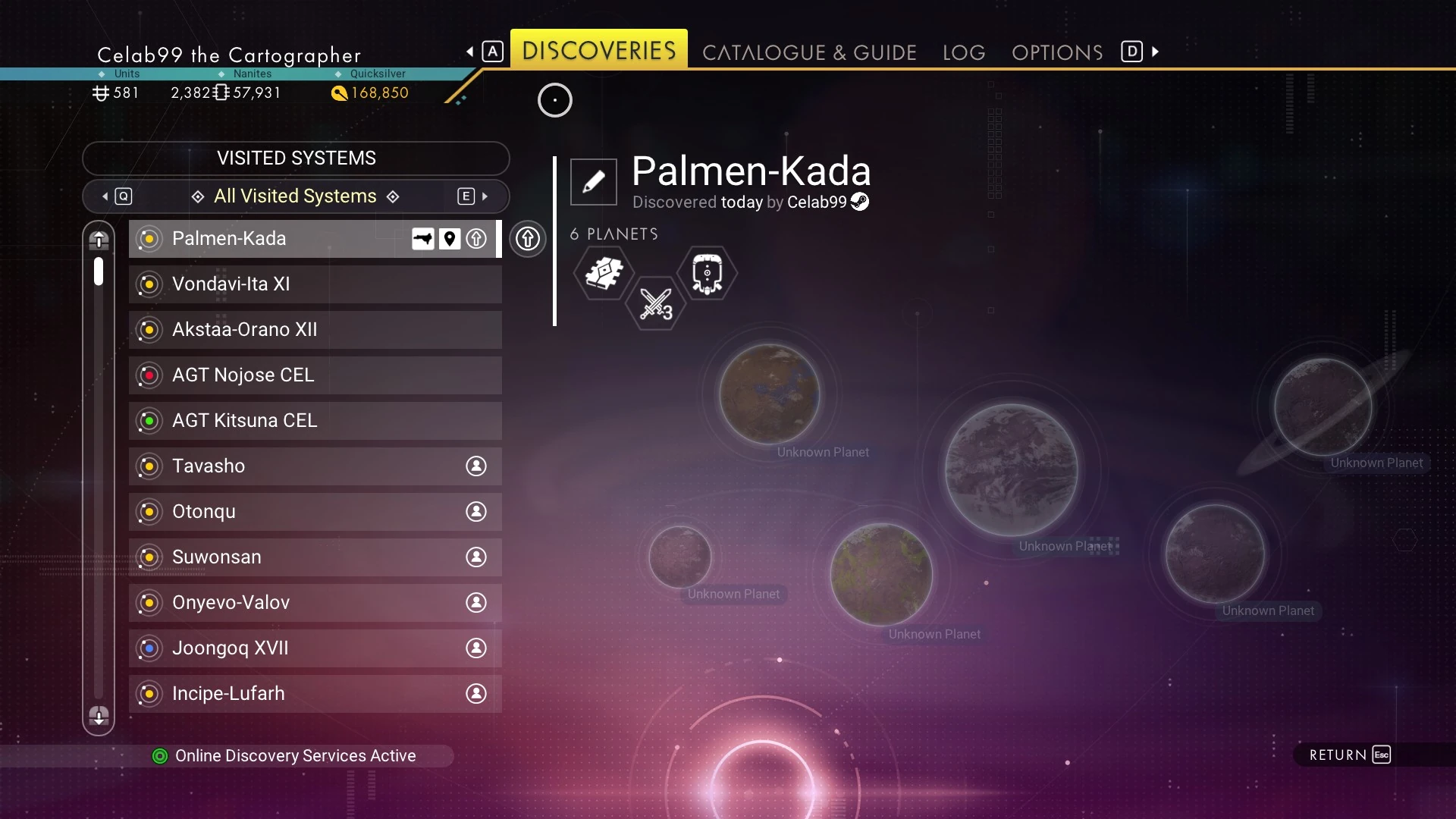Jump to bottom of the systems list
Image resolution: width=1456 pixels, height=819 pixels.
99,716
